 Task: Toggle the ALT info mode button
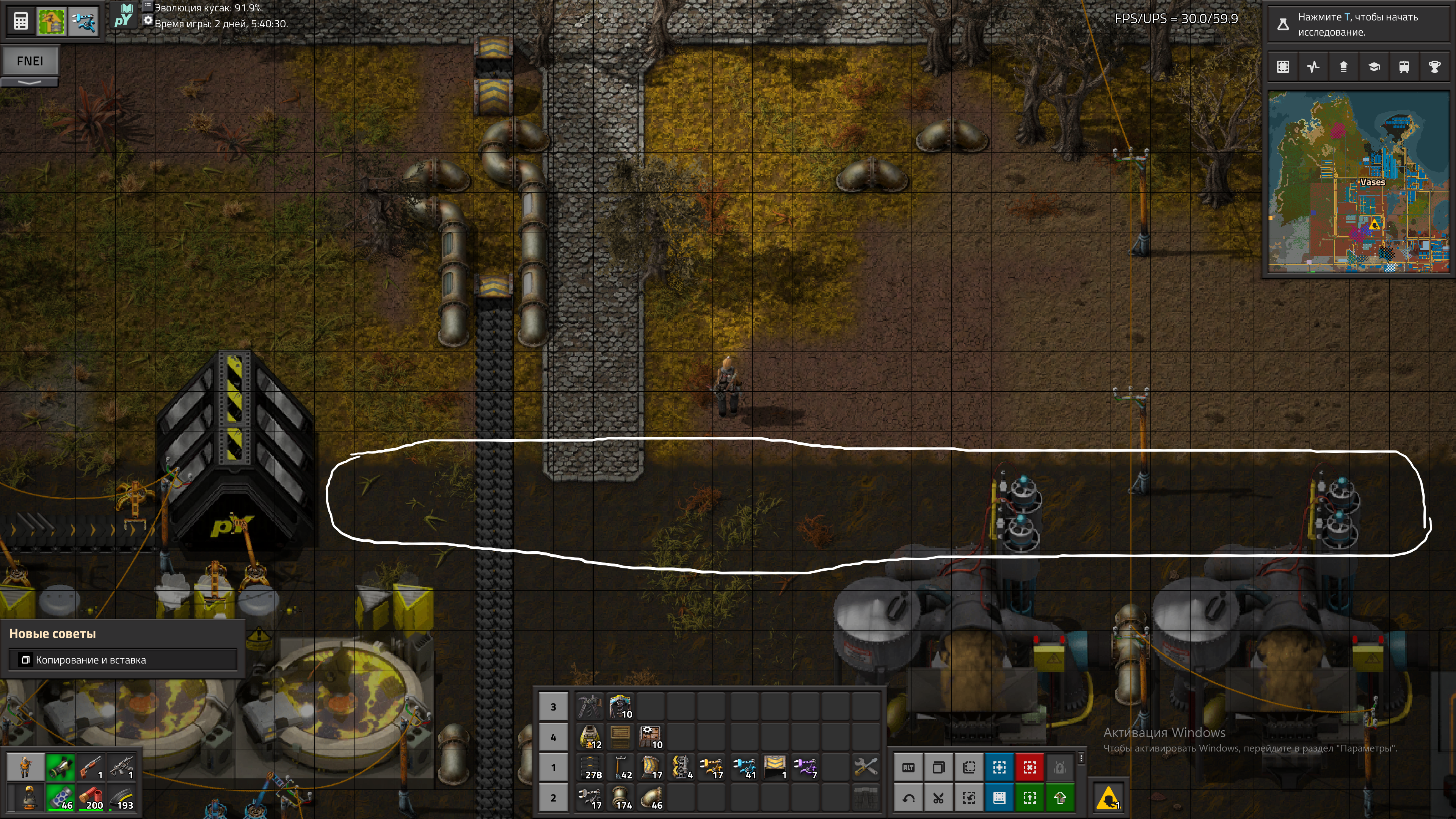tap(908, 767)
